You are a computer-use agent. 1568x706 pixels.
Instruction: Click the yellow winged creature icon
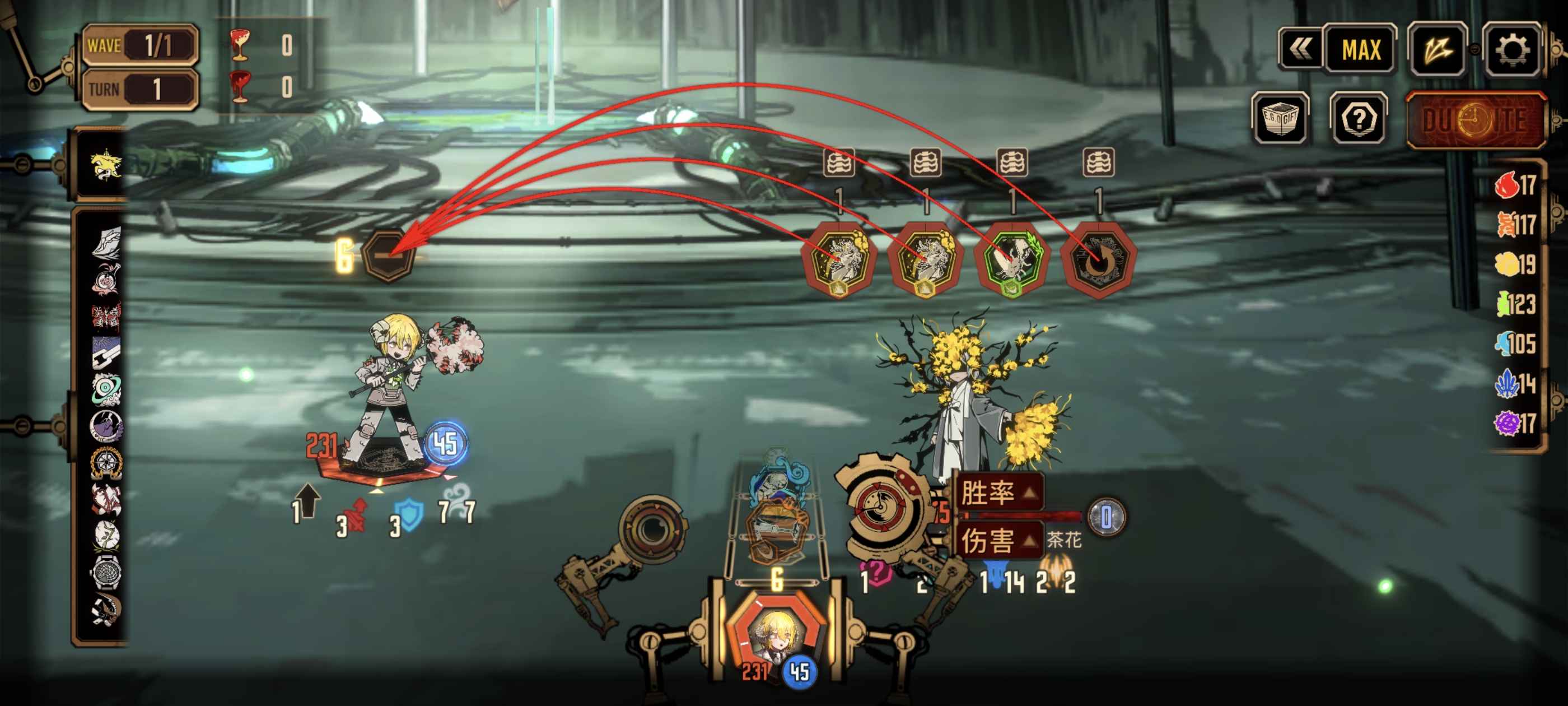click(106, 165)
